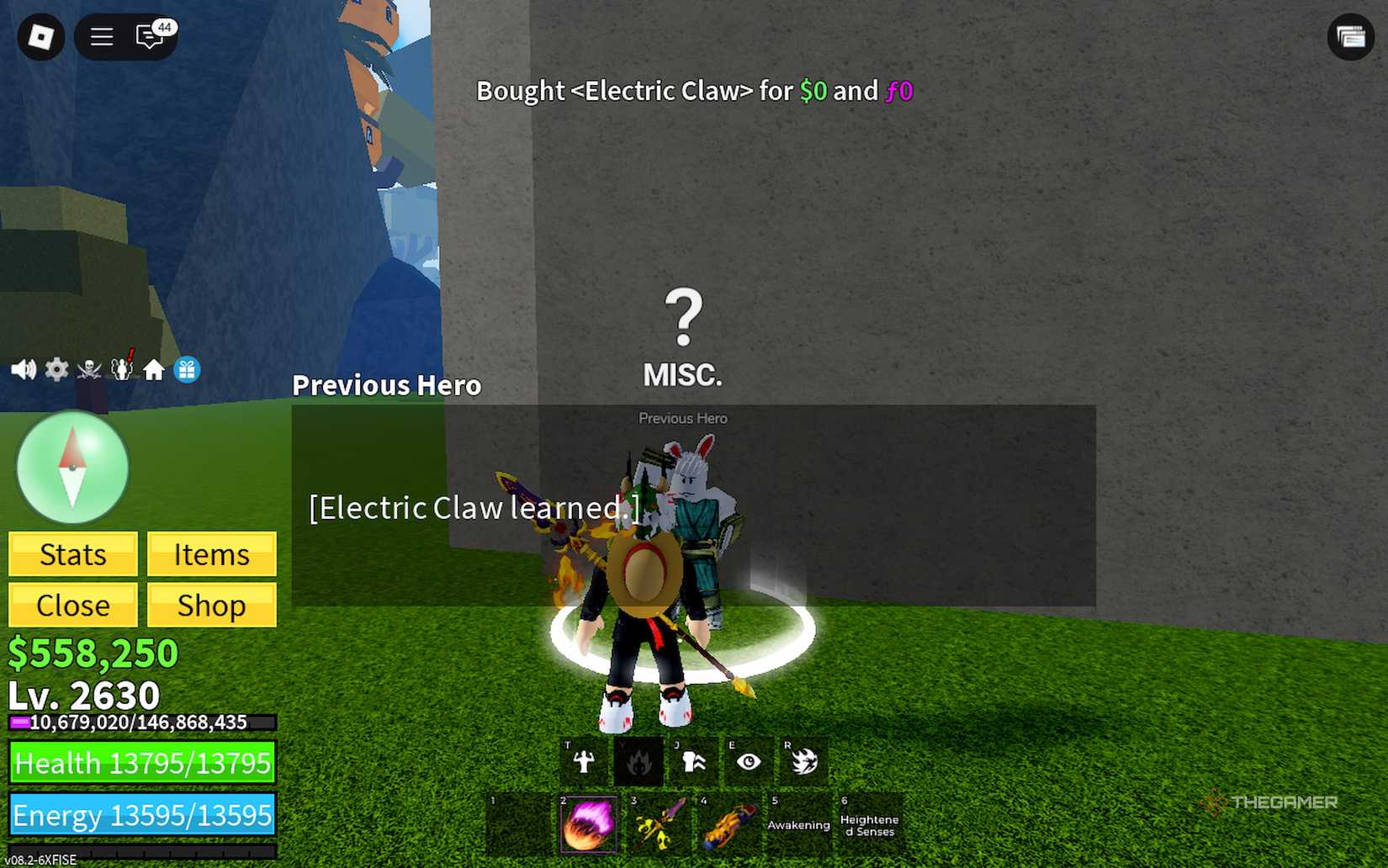Screen dimensions: 1388x868
Task: Activate the T emote skill icon
Action: [583, 759]
